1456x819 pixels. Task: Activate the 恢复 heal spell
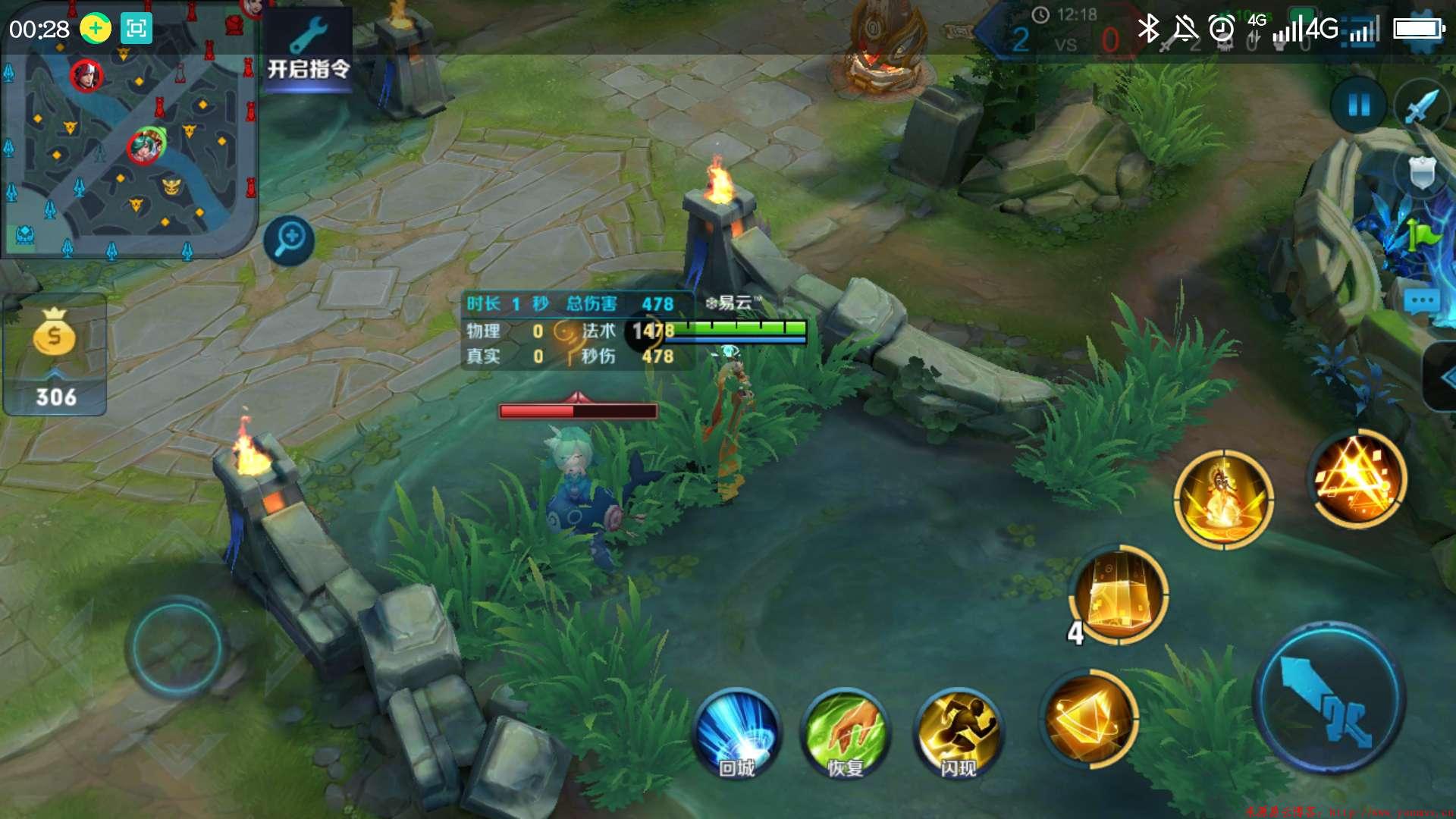[x=846, y=733]
